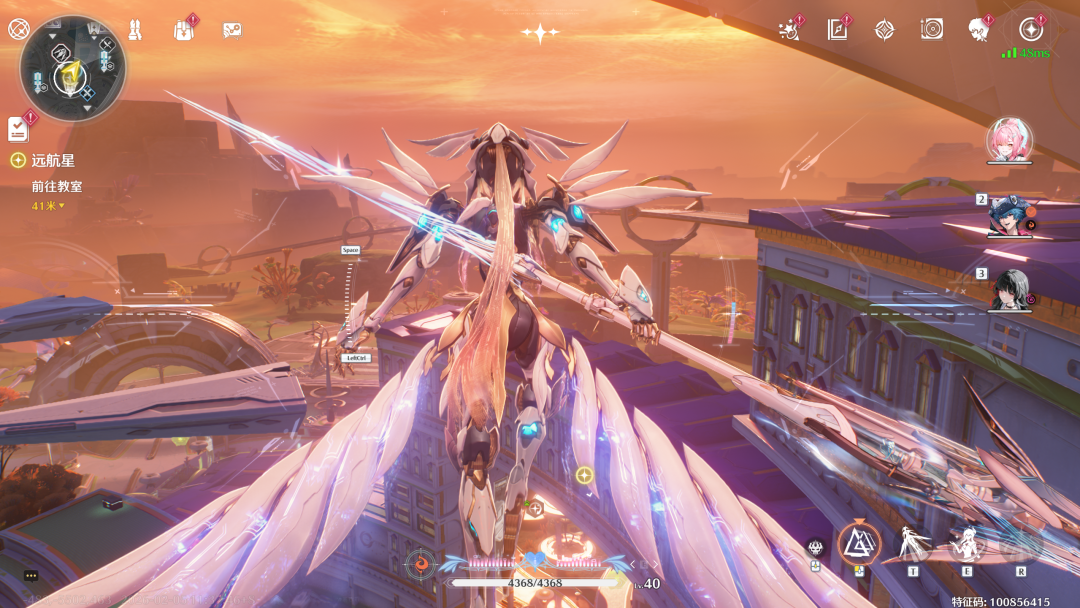This screenshot has width=1080, height=608.
Task: Open the guidebook with compass icon
Action: (837, 30)
